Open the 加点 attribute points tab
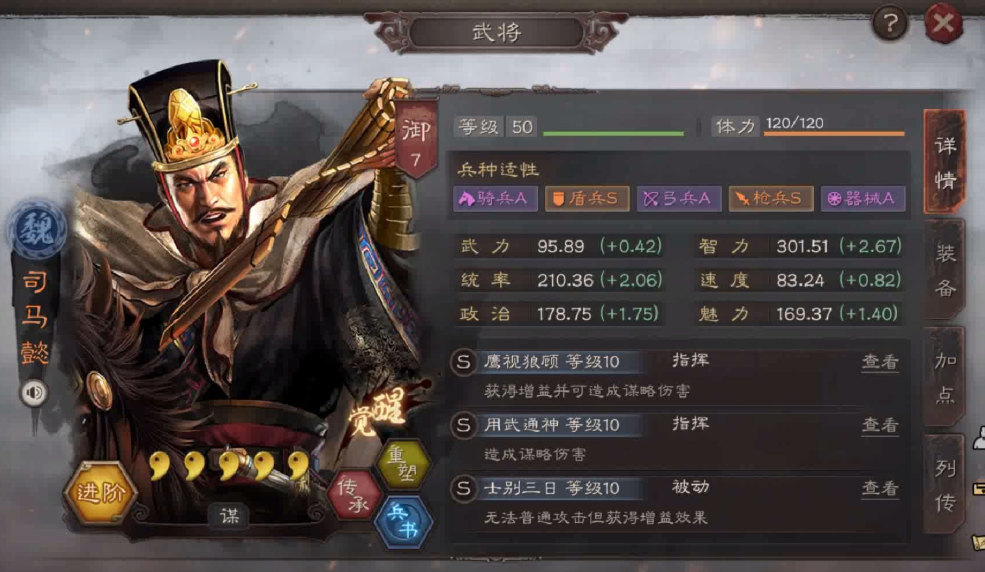985x572 pixels. [x=945, y=377]
